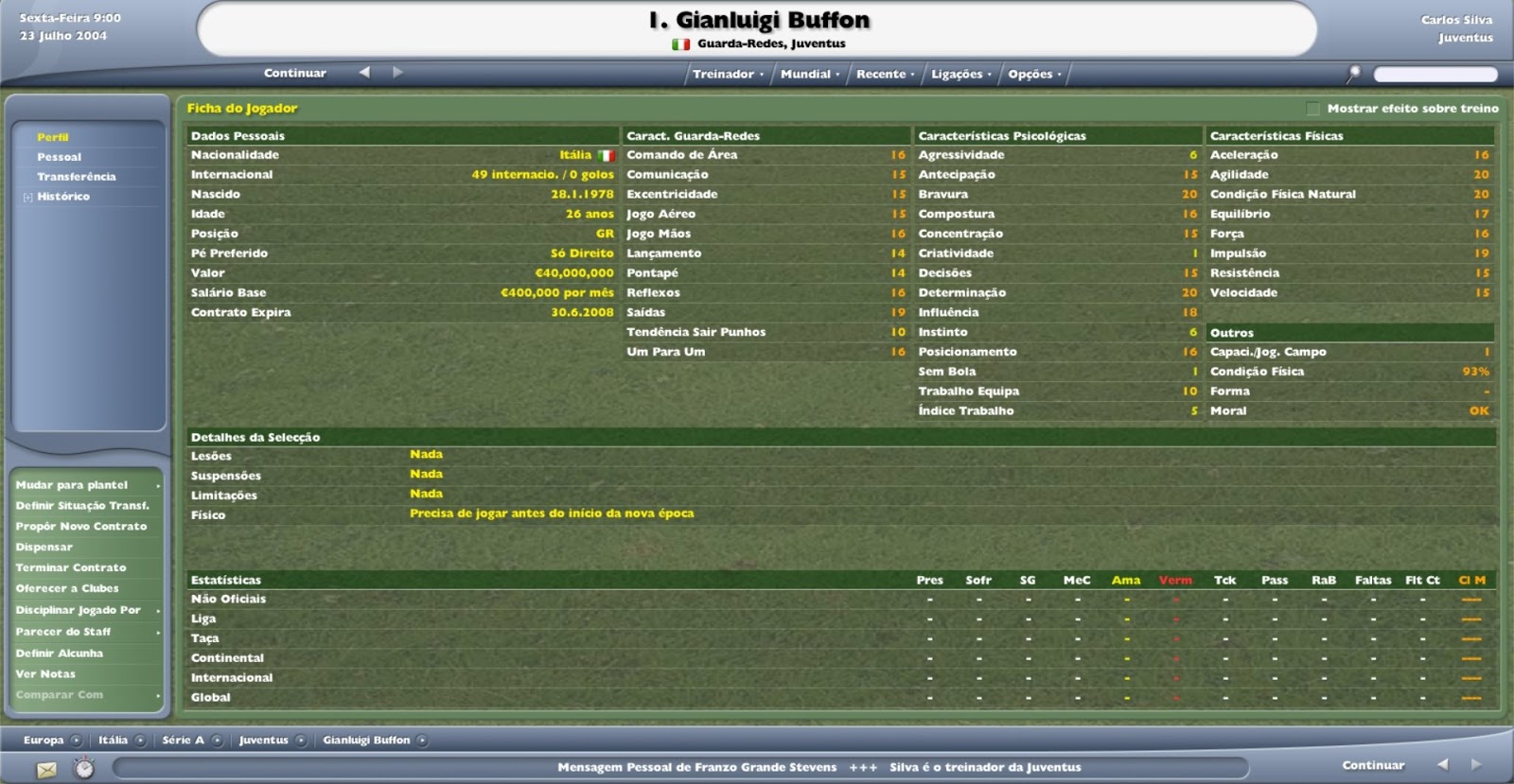Enable the Mostrar efeito sobre treino checkbox
The image size is (1514, 784).
click(x=1313, y=109)
